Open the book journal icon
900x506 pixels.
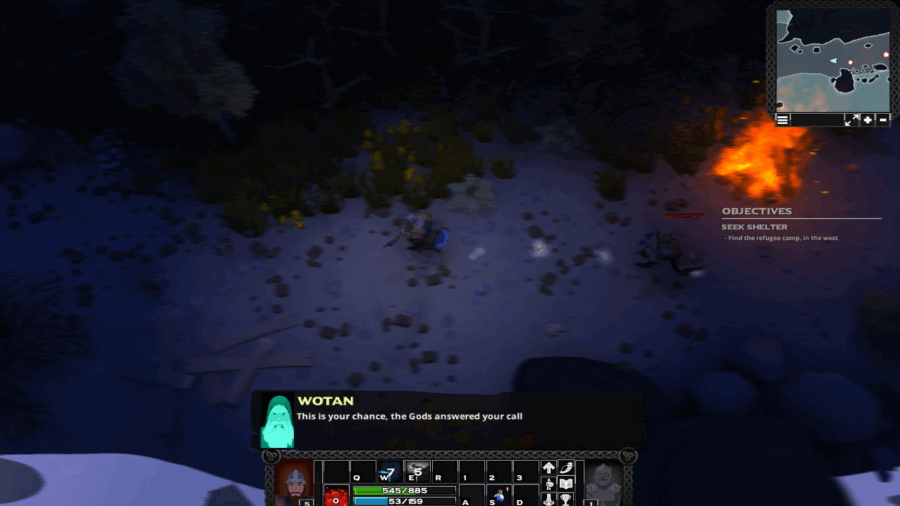(x=566, y=484)
